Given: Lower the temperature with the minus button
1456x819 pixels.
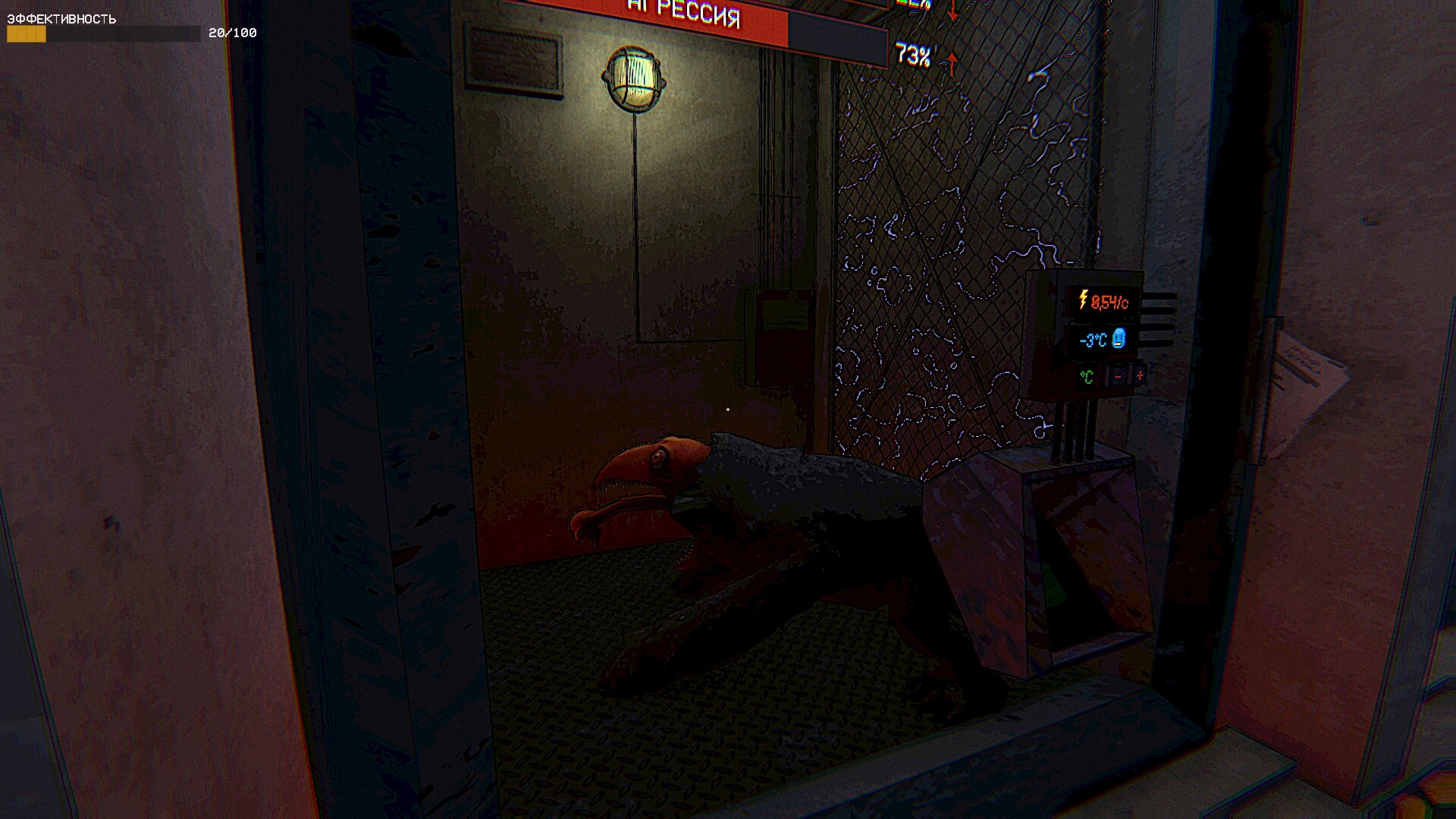Looking at the screenshot, I should pyautogui.click(x=1117, y=376).
